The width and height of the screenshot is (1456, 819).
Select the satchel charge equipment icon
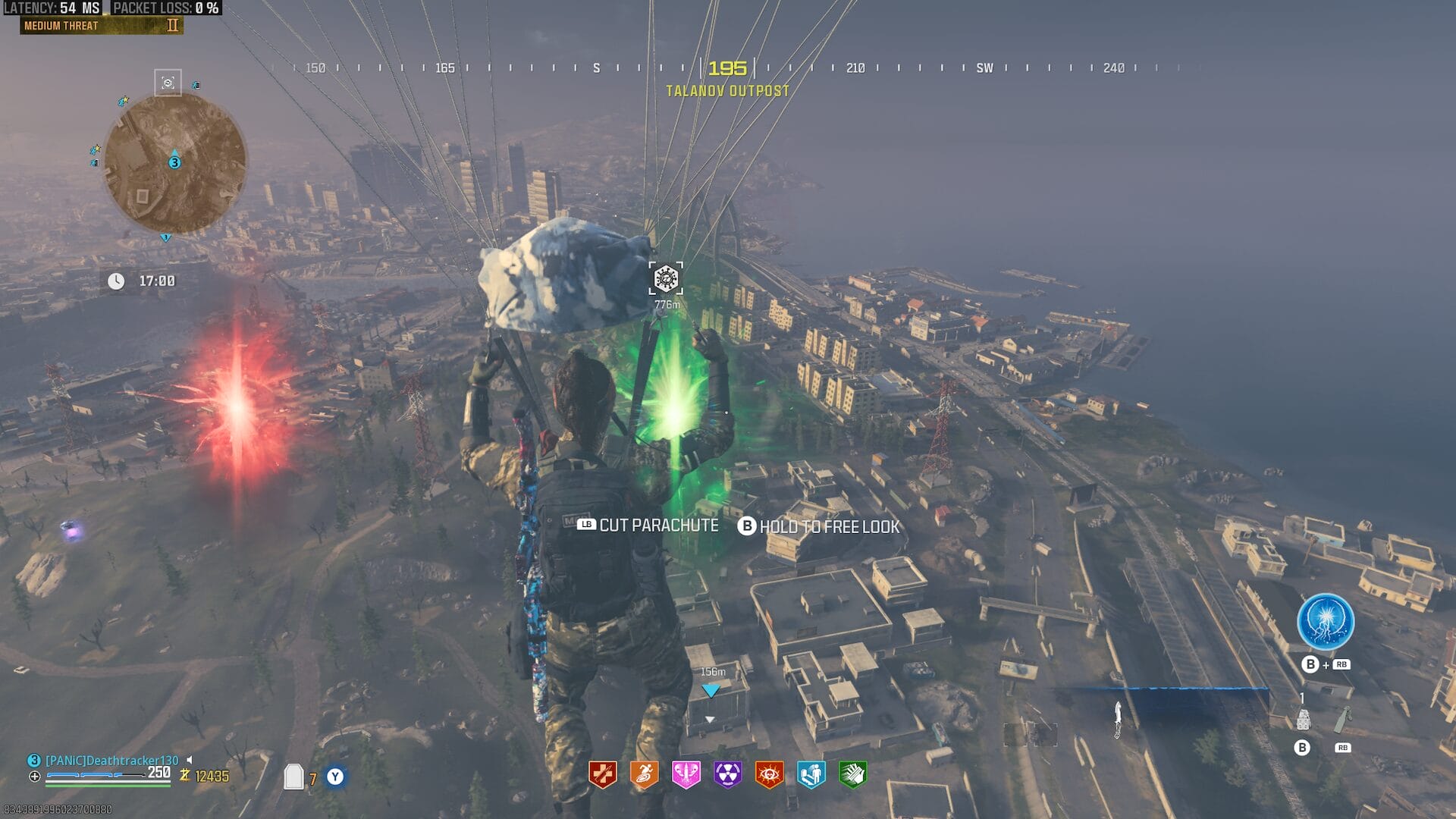[x=1303, y=719]
